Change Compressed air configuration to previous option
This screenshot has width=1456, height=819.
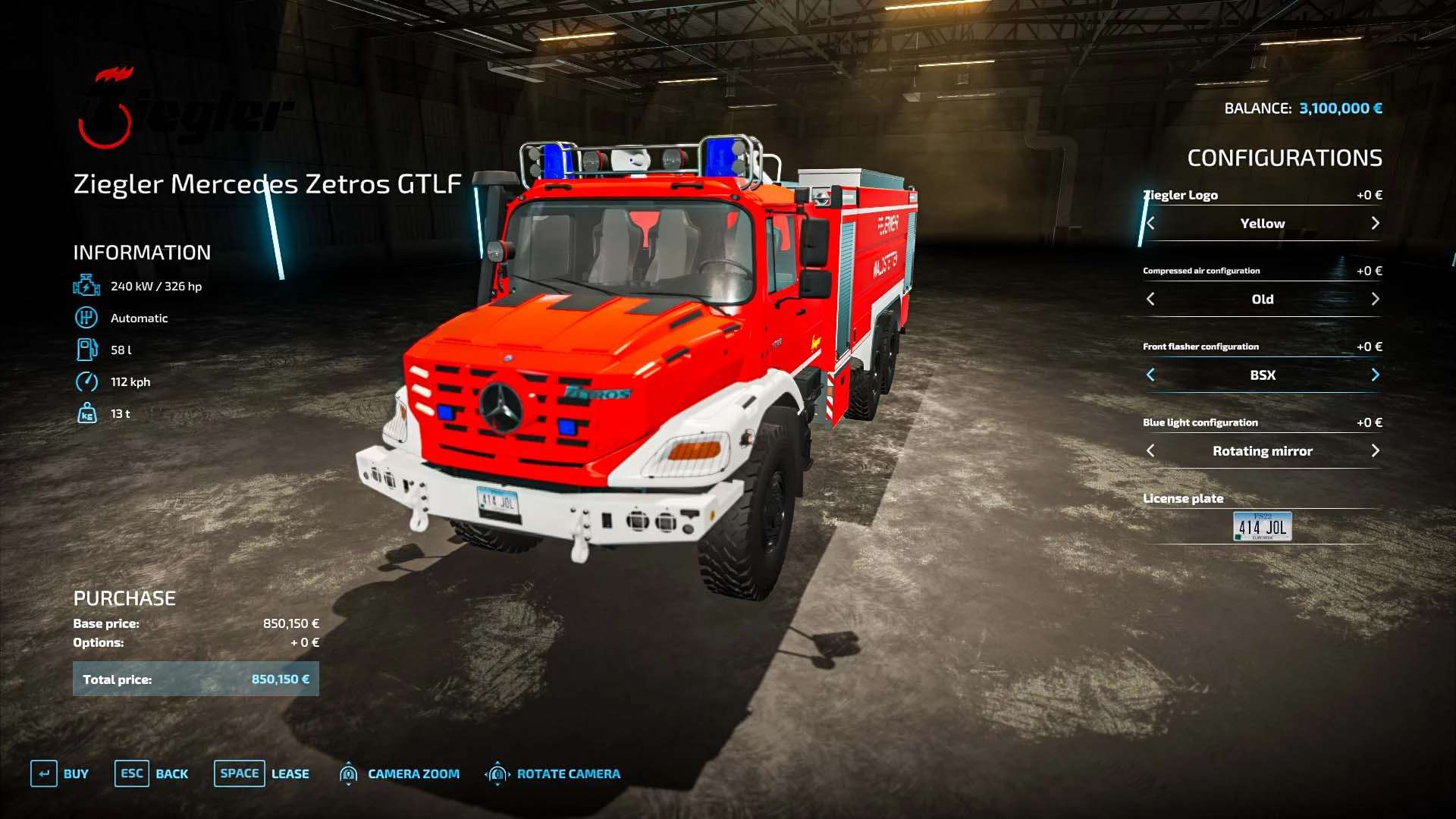[x=1150, y=299]
